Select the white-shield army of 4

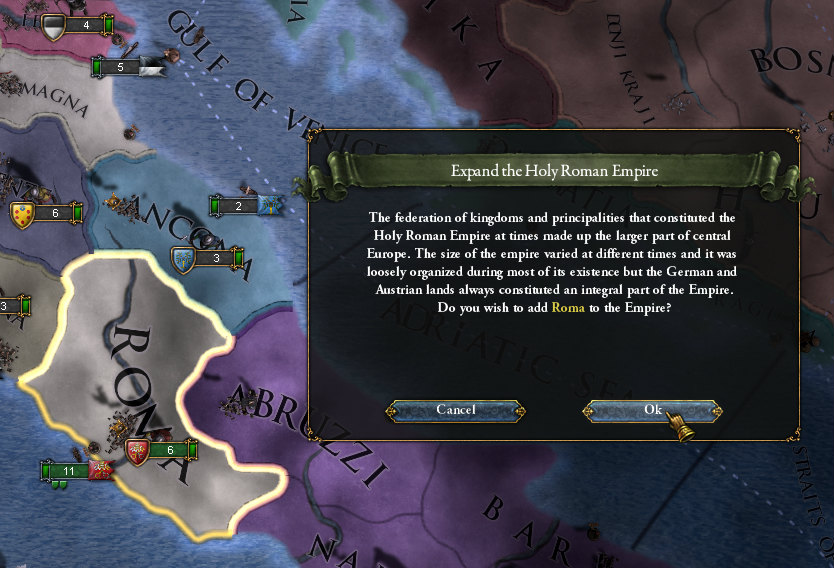[75, 26]
